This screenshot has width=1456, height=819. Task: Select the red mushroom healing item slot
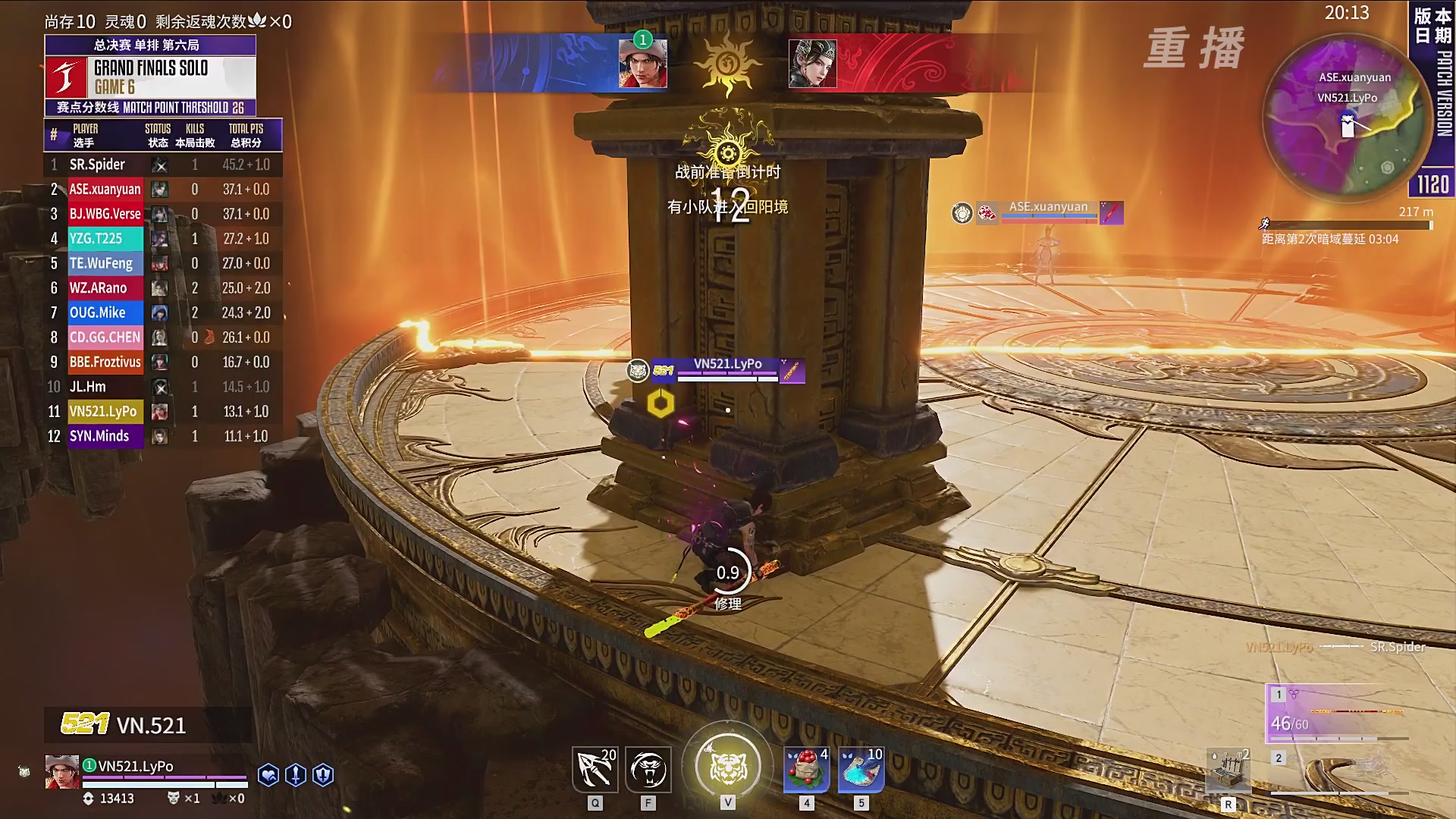tap(806, 770)
